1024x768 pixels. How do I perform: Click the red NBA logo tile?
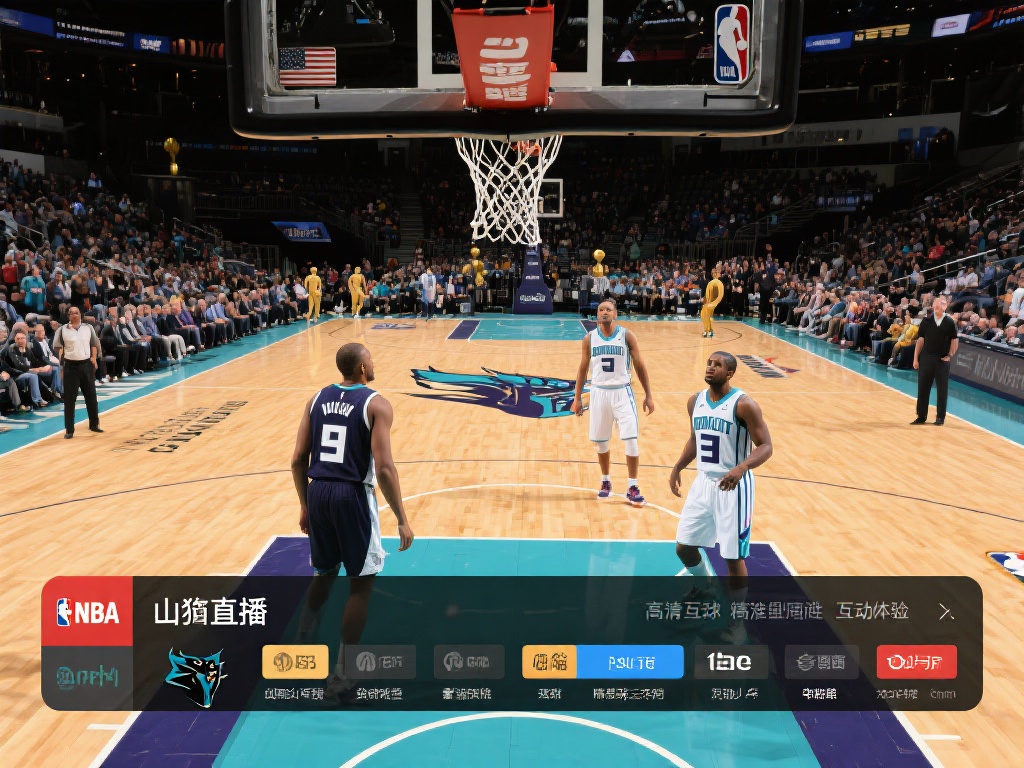click(87, 611)
